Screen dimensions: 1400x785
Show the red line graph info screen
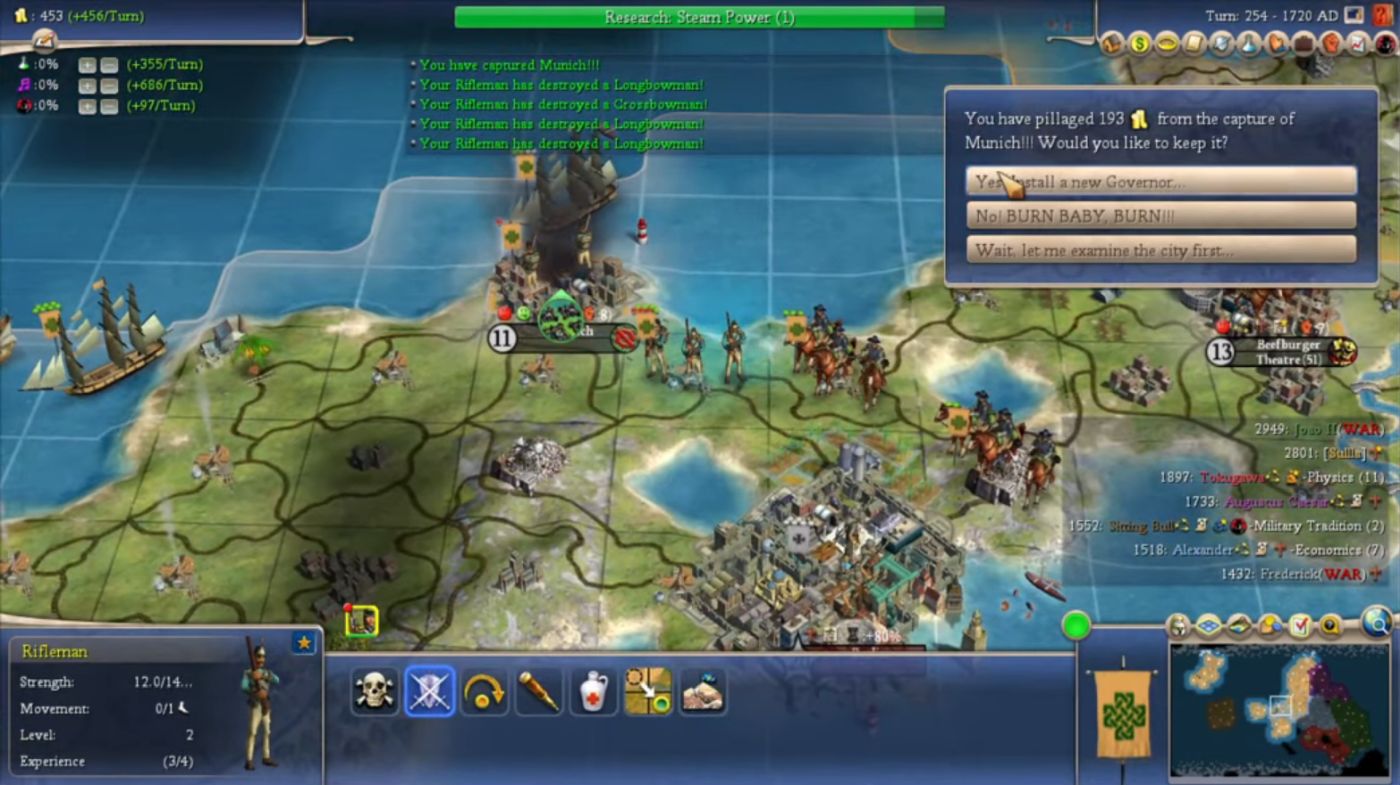1357,44
